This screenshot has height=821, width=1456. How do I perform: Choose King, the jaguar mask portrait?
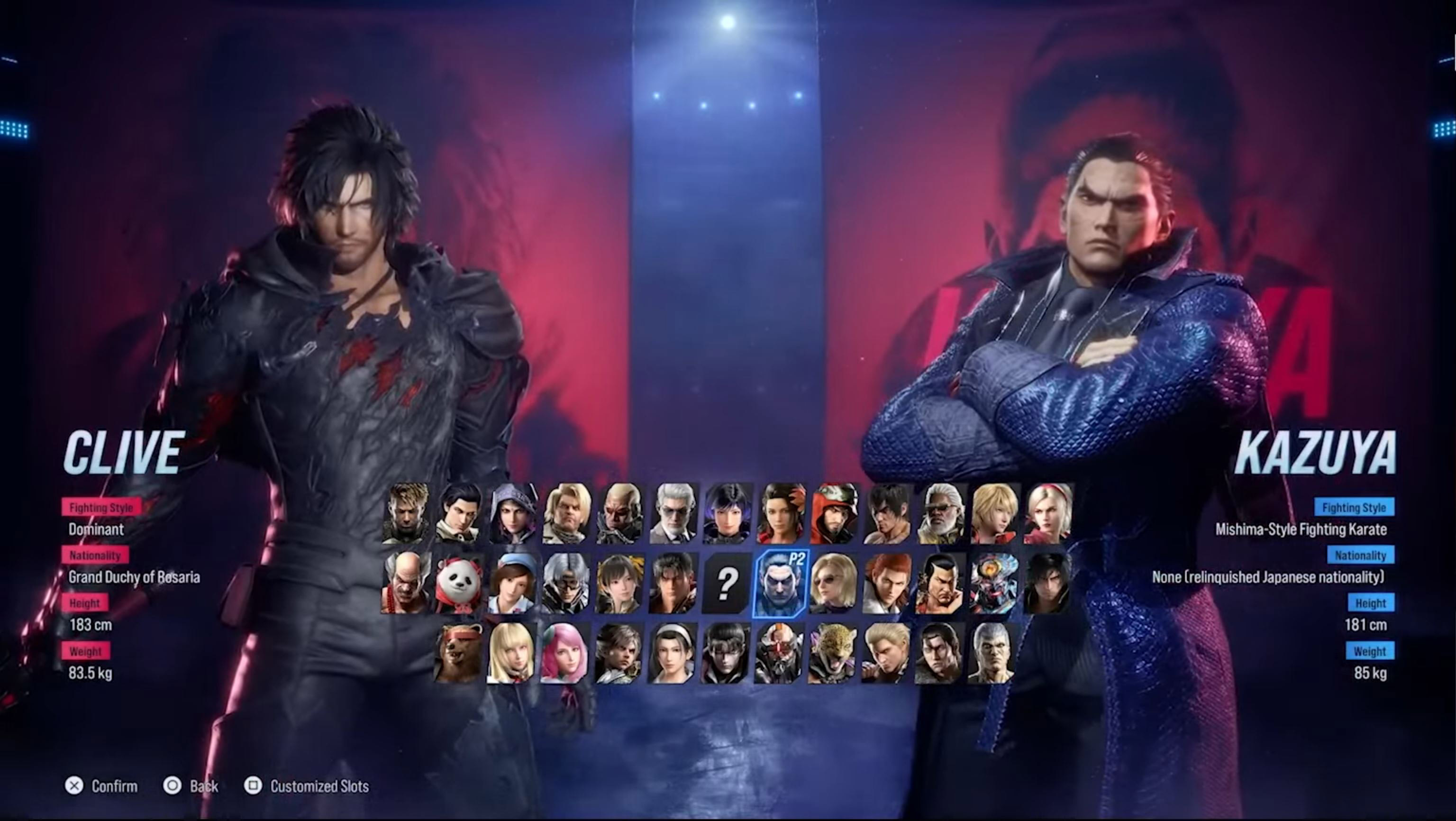click(x=833, y=653)
